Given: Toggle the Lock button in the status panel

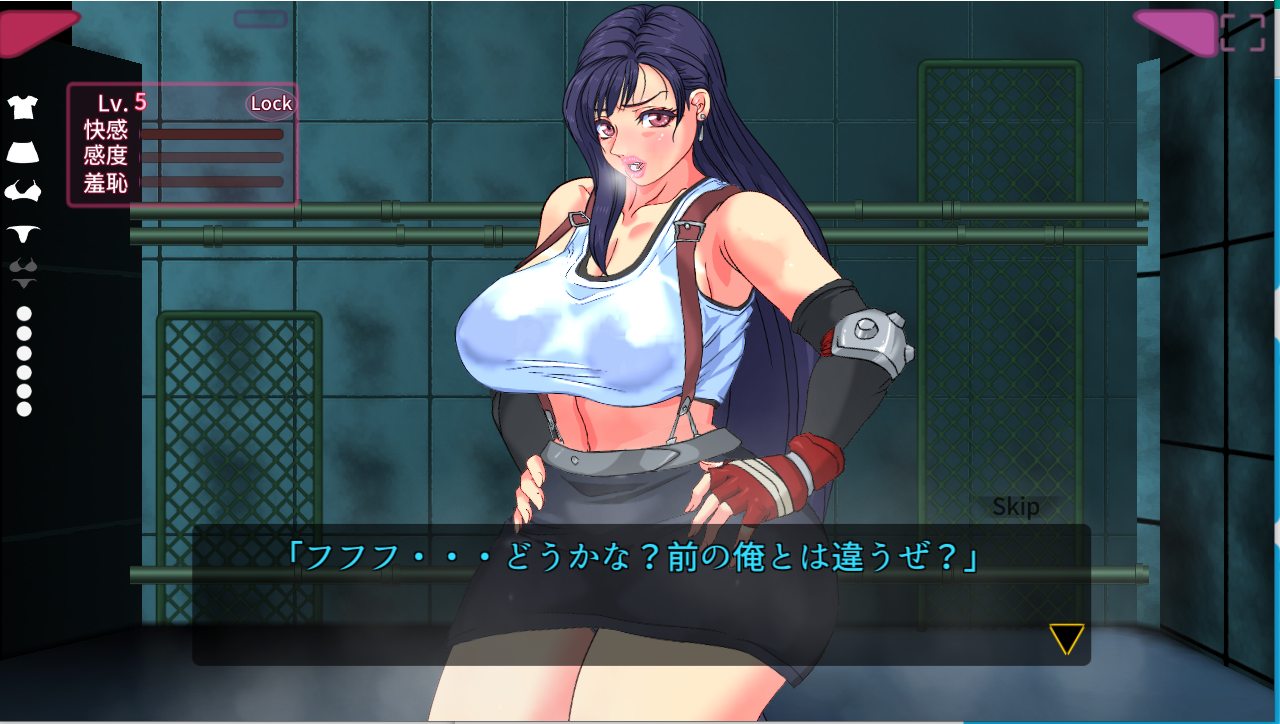Looking at the screenshot, I should click(x=270, y=103).
